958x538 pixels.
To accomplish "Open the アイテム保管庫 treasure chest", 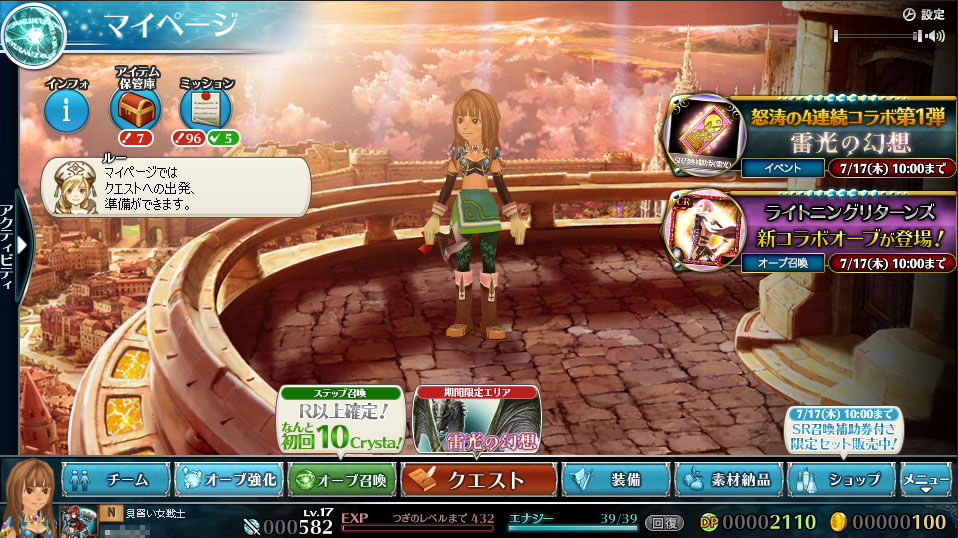I will click(x=134, y=109).
